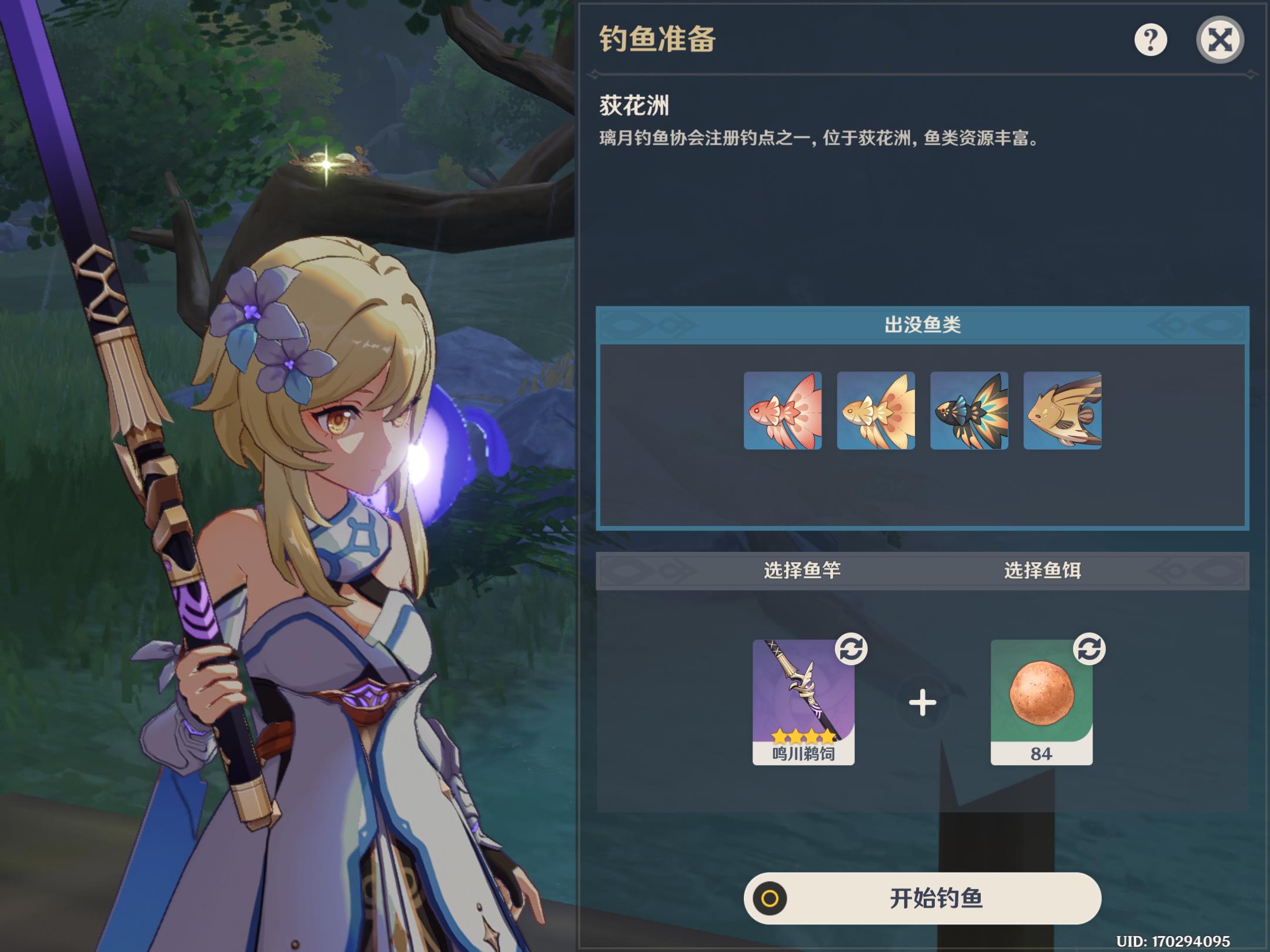Start fishing with 开始钓鱼 button
This screenshot has height=952, width=1270.
pyautogui.click(x=922, y=899)
